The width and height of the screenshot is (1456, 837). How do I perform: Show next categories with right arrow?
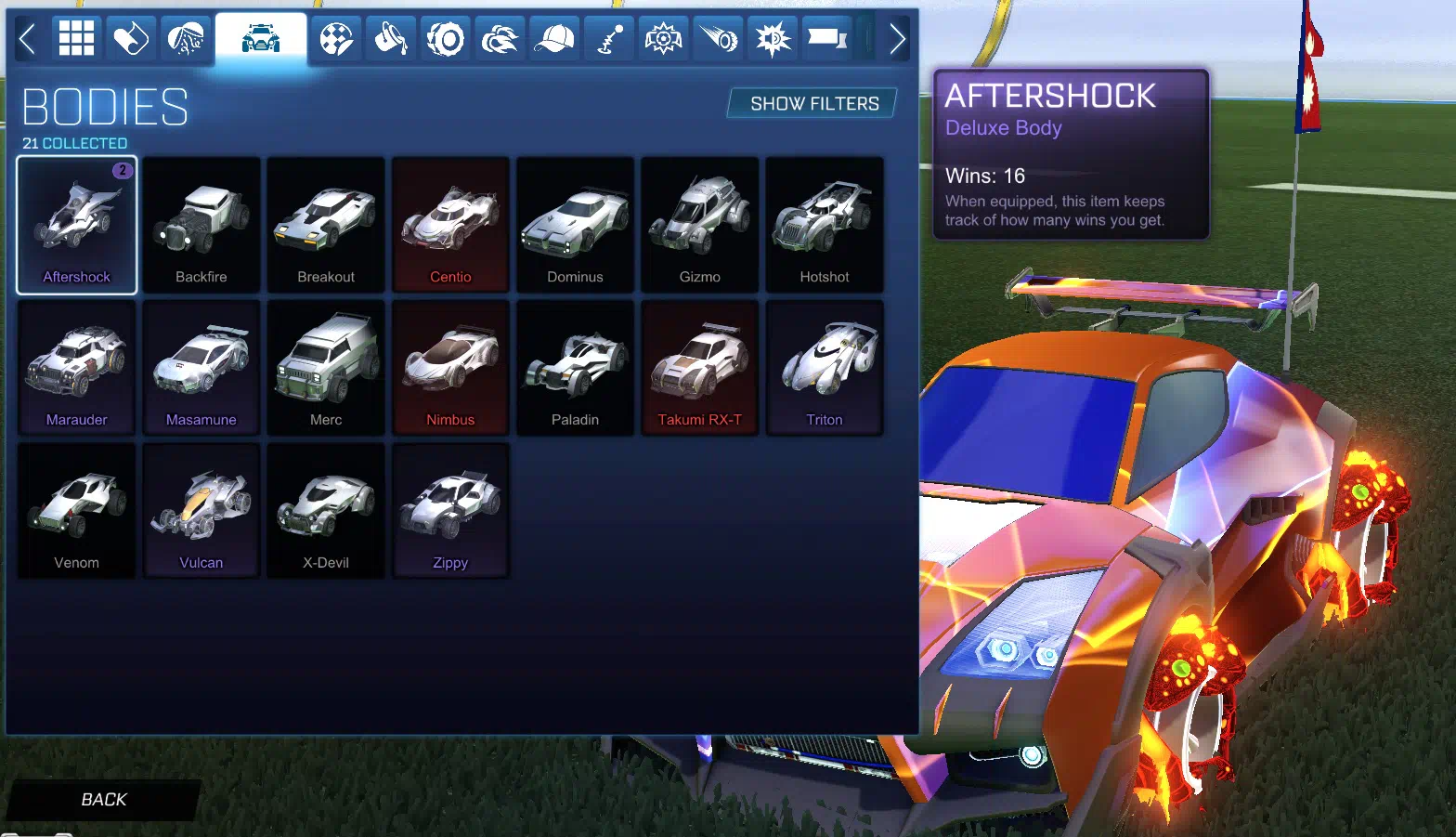[x=896, y=39]
